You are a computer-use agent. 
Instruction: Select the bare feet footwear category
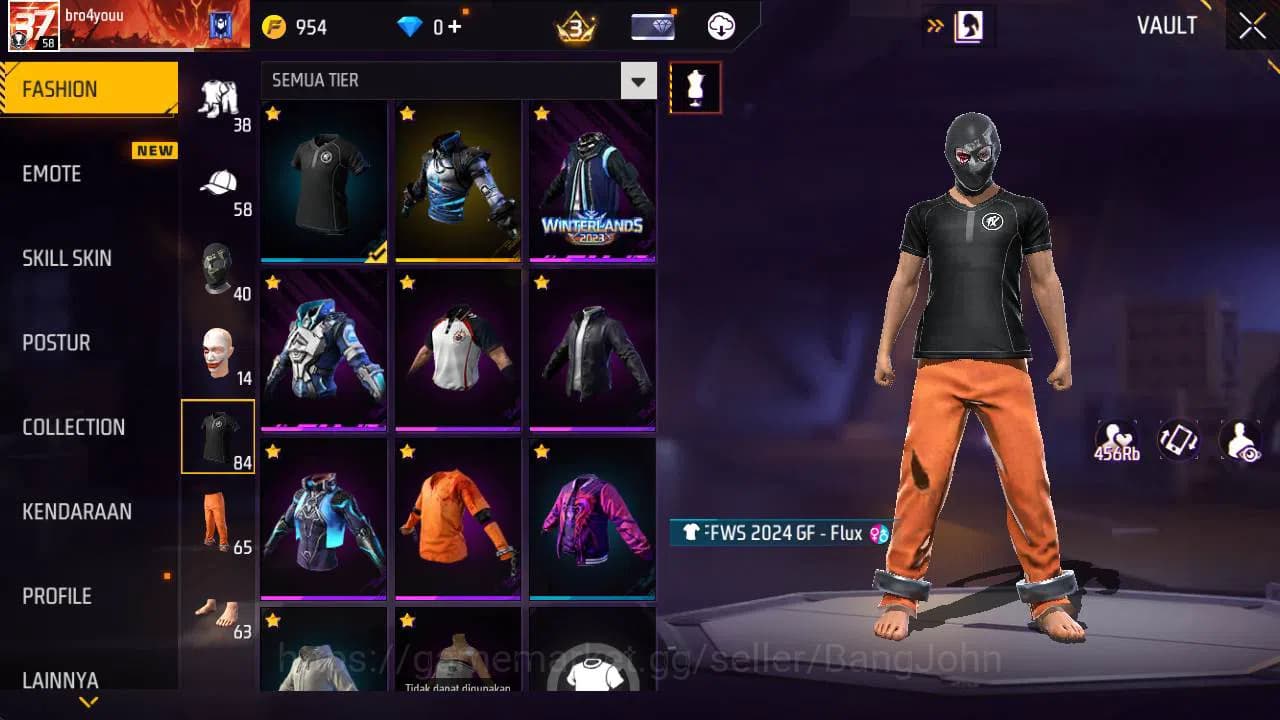click(x=218, y=610)
